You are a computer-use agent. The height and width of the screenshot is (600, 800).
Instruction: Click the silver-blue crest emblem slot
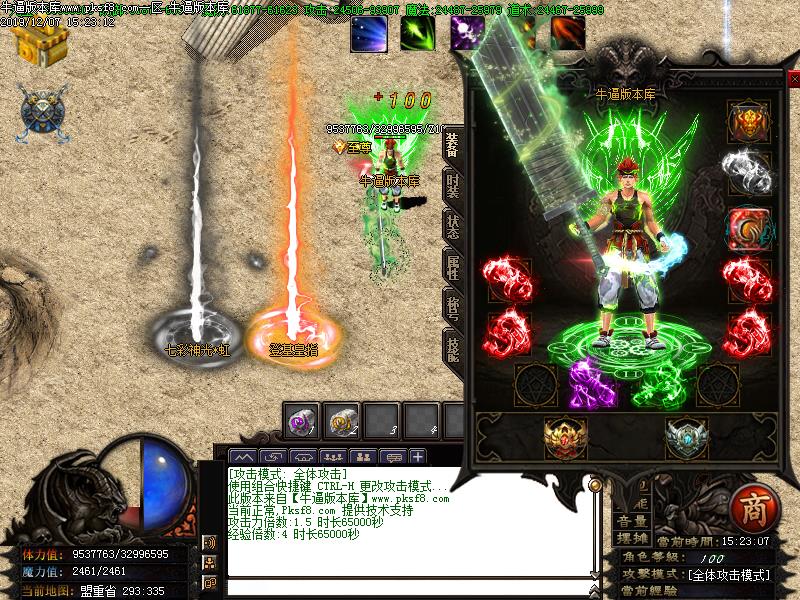click(687, 436)
